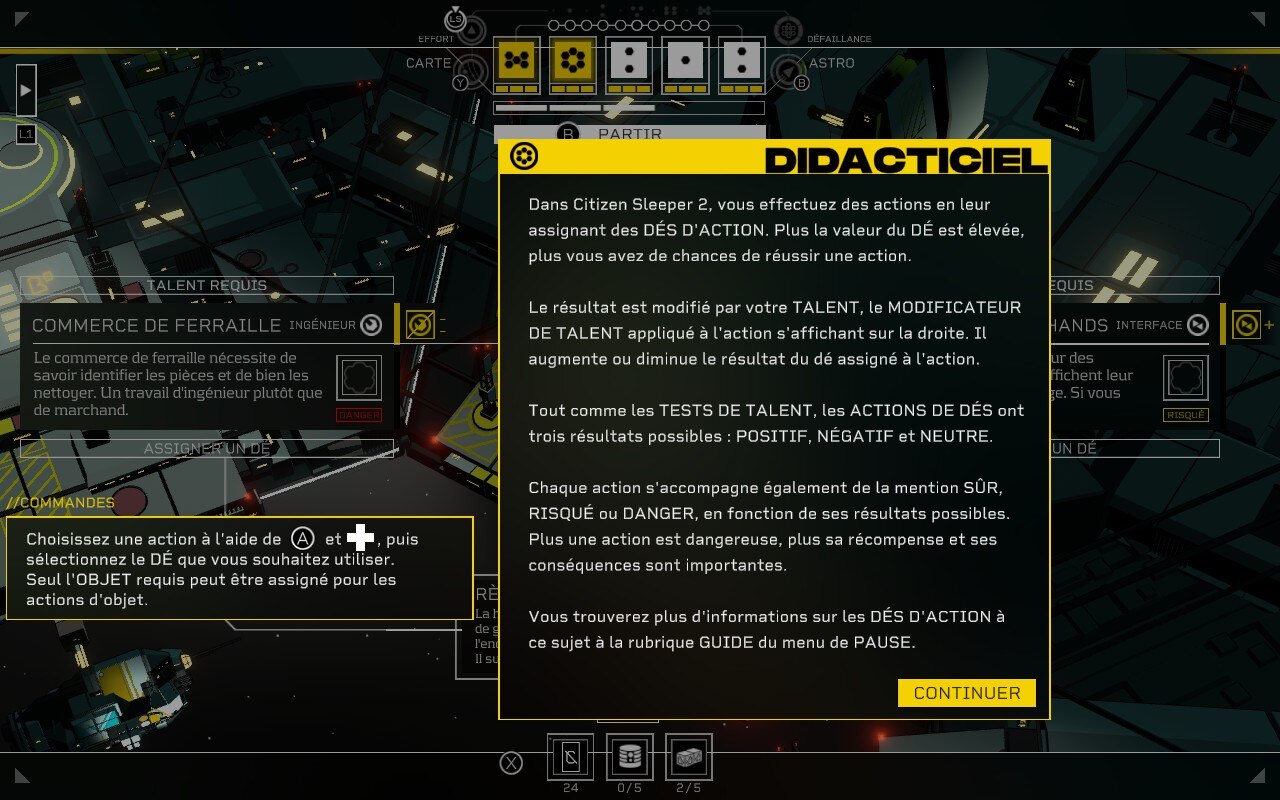Pick the white one-pip action die

point(685,62)
